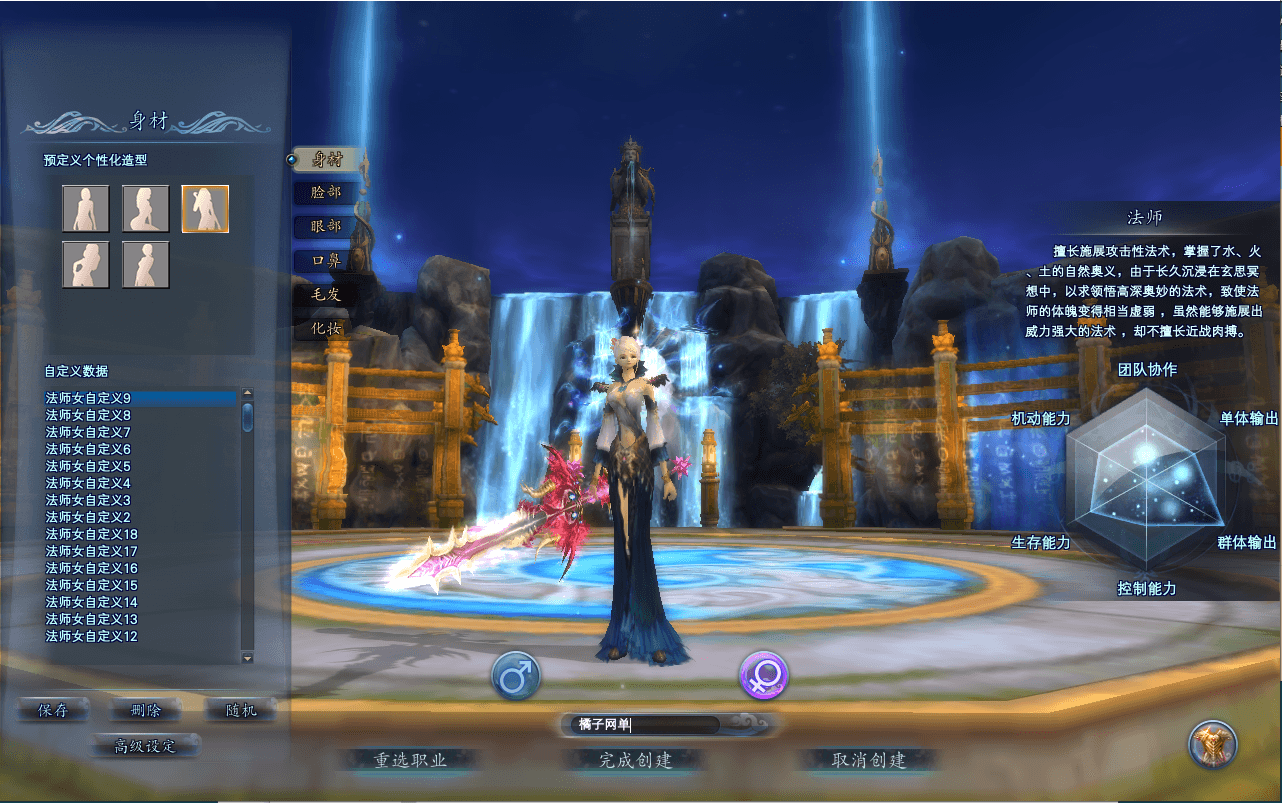The width and height of the screenshot is (1282, 803).
Task: Select the second body preset thumbnail
Action: [145, 207]
